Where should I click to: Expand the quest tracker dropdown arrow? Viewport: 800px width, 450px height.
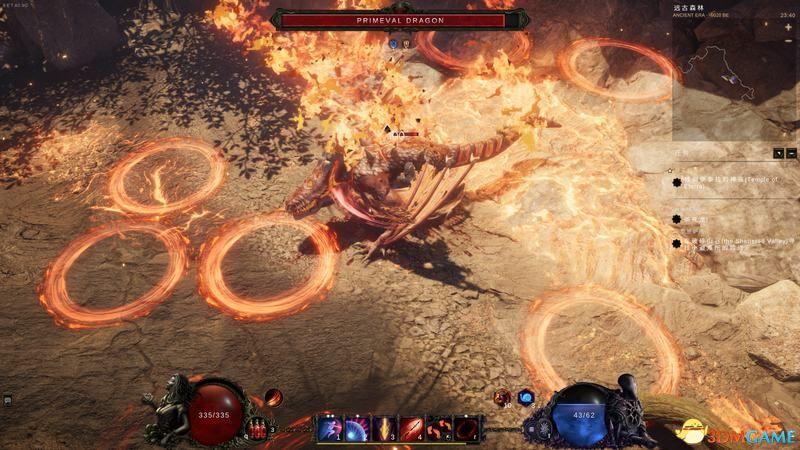click(x=779, y=153)
